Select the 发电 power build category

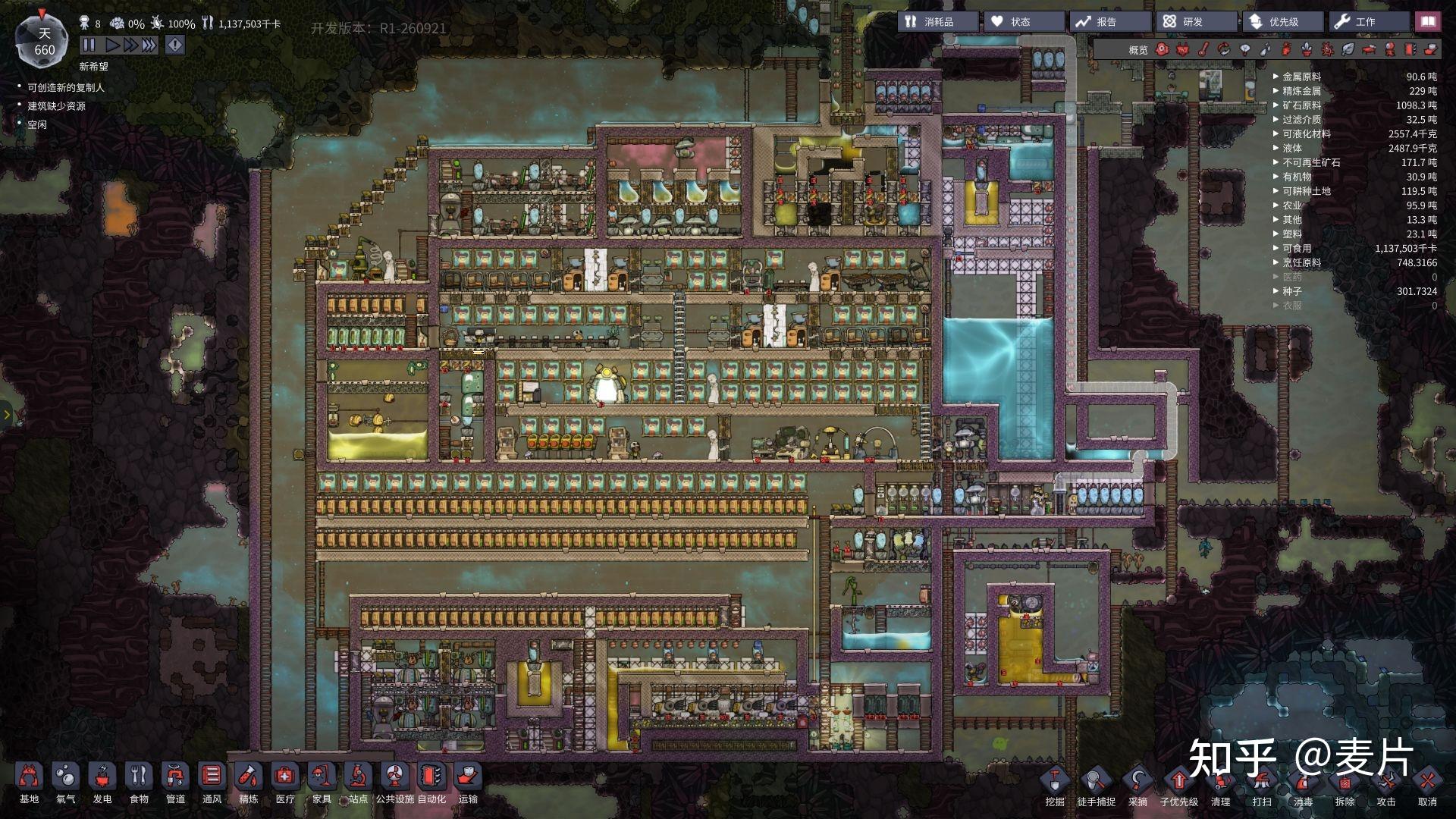102,783
